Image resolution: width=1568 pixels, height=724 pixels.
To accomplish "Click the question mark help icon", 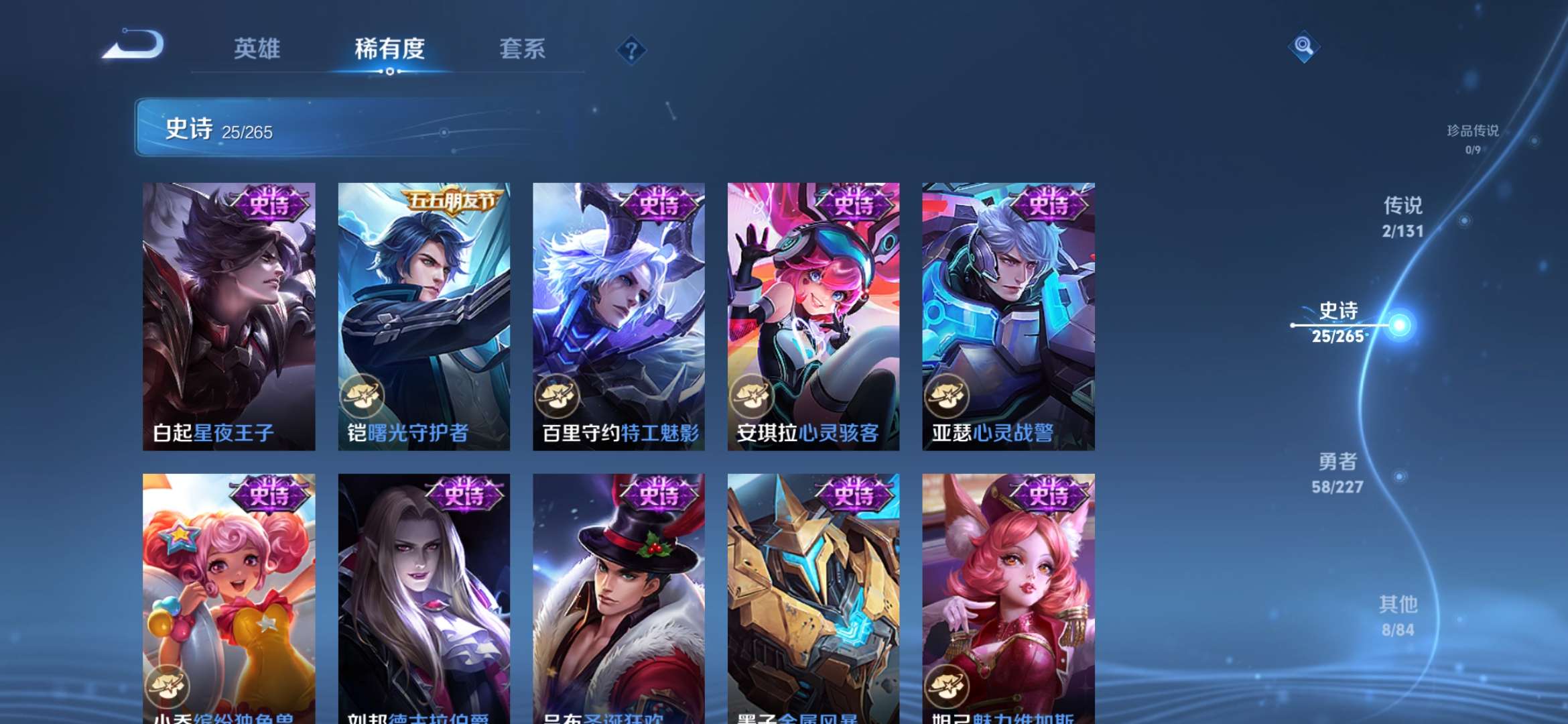I will tap(631, 50).
